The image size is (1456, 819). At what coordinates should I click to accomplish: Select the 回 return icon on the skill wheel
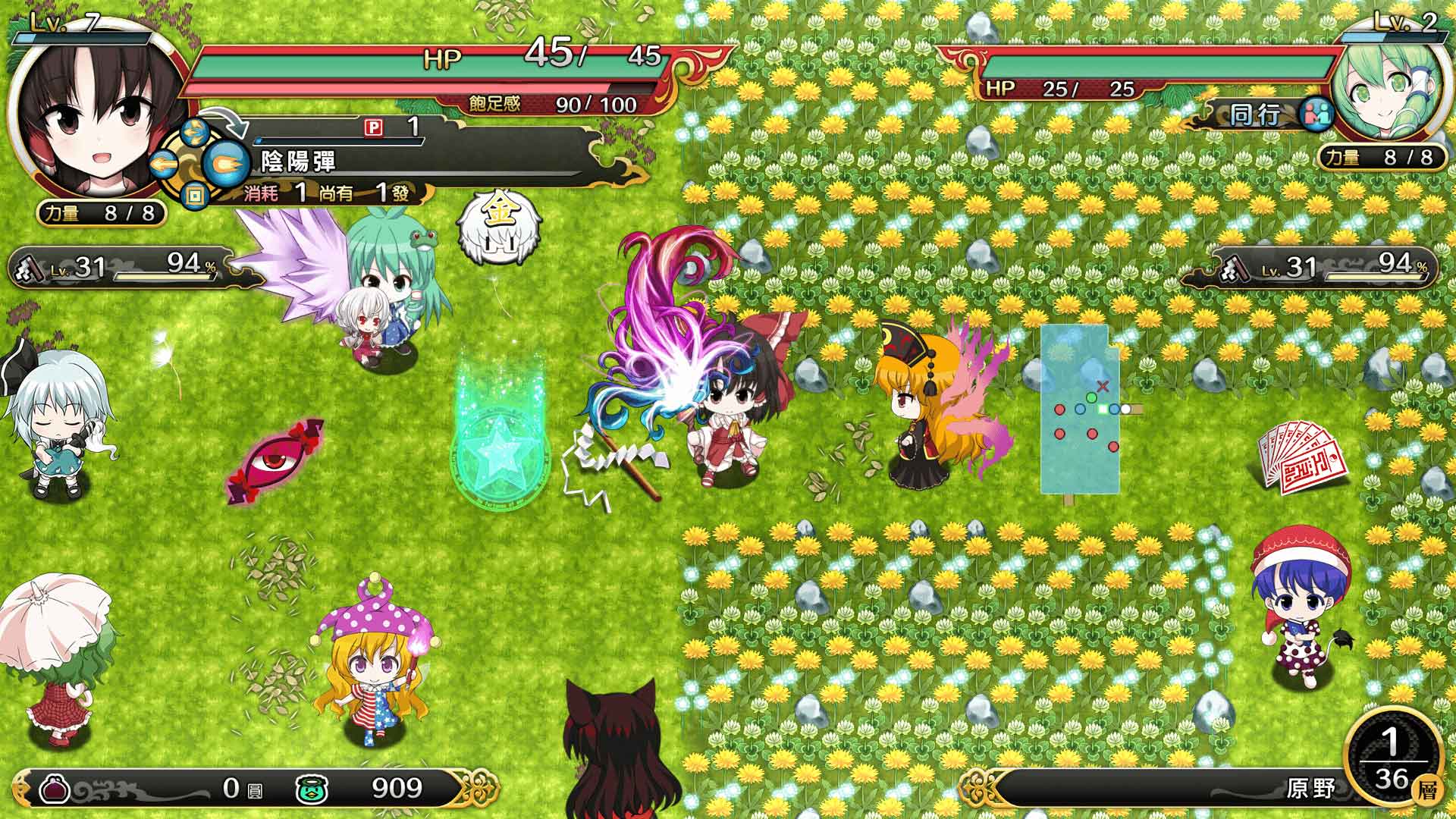tap(196, 195)
